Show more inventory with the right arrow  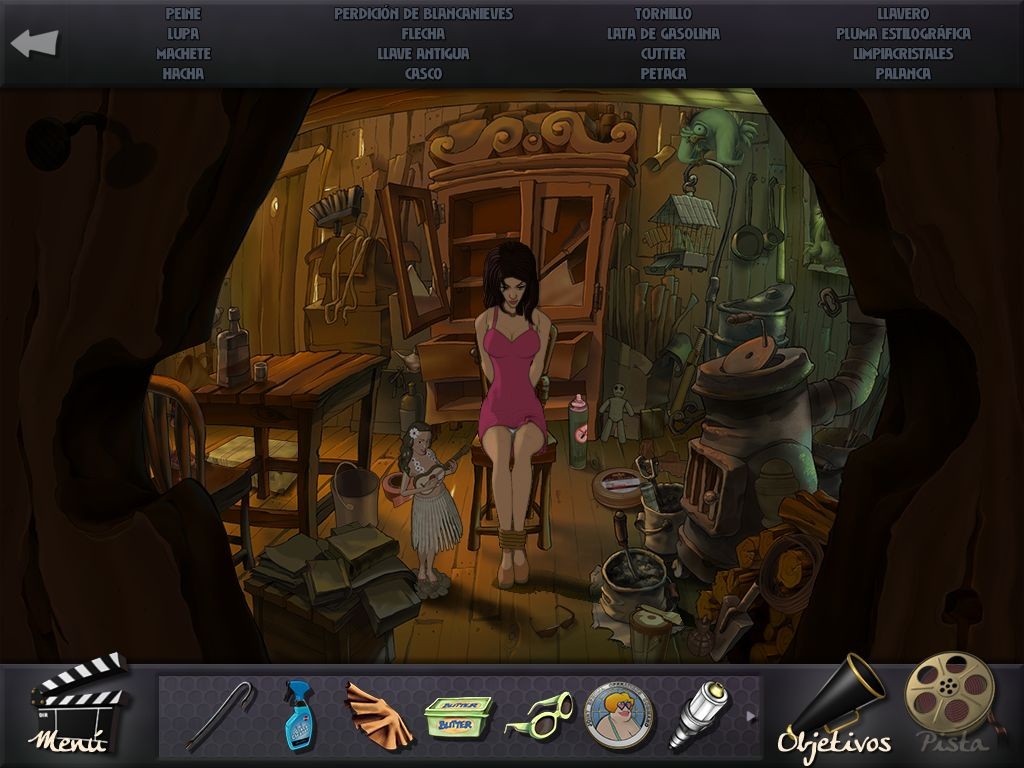pyautogui.click(x=751, y=715)
